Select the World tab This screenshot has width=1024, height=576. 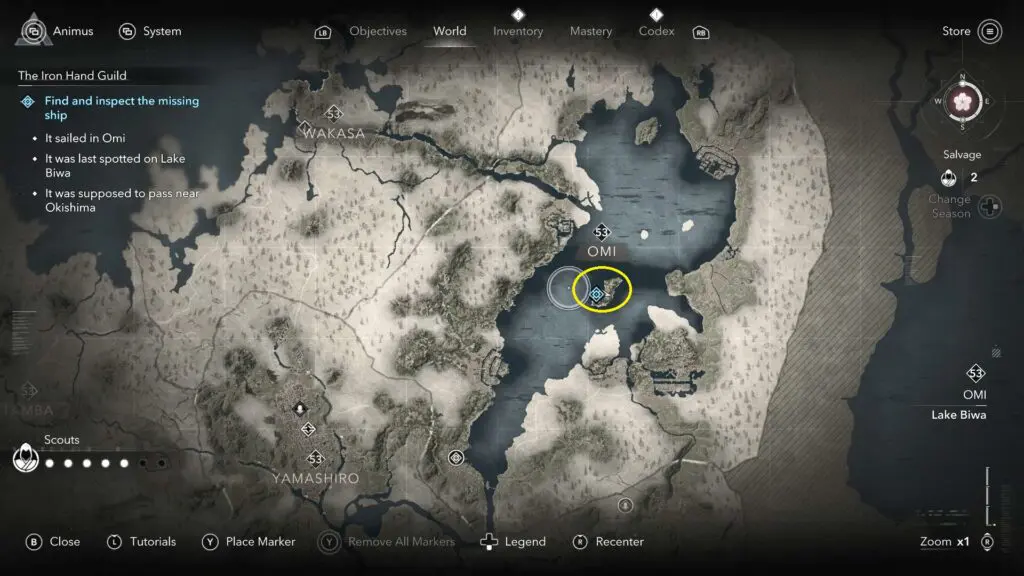(450, 31)
